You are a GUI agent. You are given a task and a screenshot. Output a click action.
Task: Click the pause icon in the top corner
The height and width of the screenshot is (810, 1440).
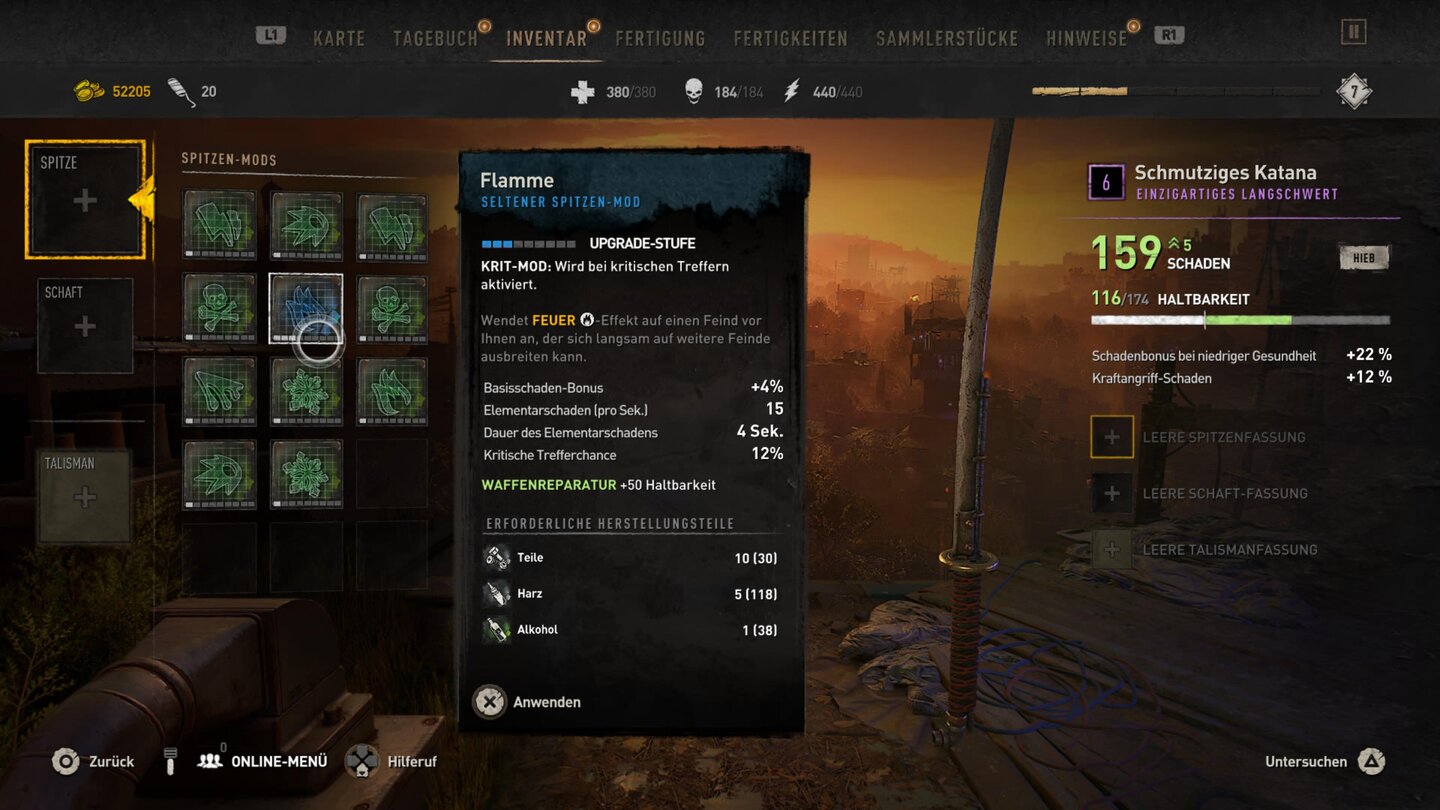[x=1353, y=32]
